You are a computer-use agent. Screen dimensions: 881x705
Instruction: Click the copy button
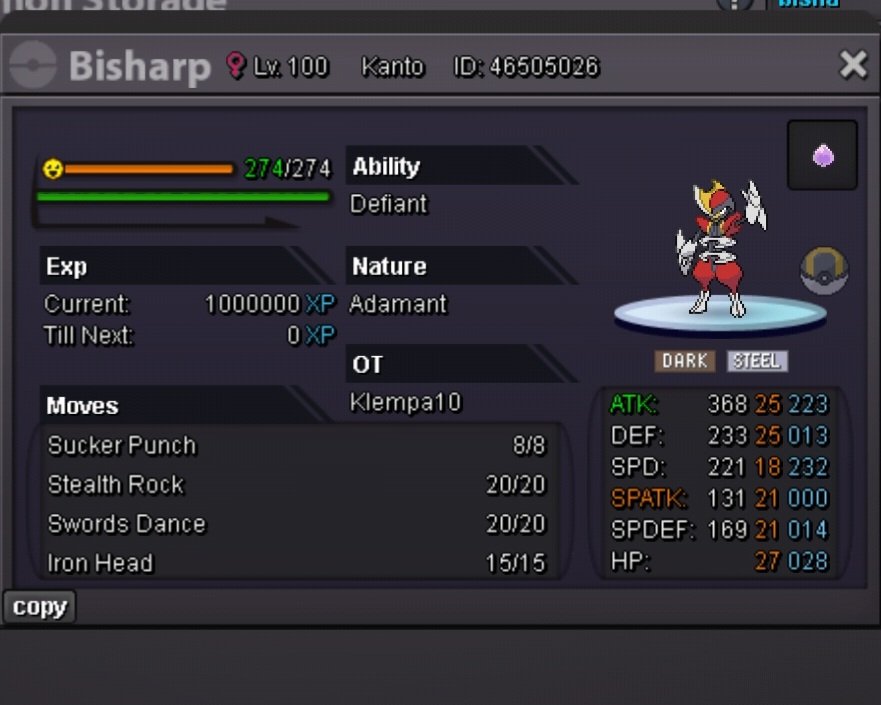[x=39, y=607]
